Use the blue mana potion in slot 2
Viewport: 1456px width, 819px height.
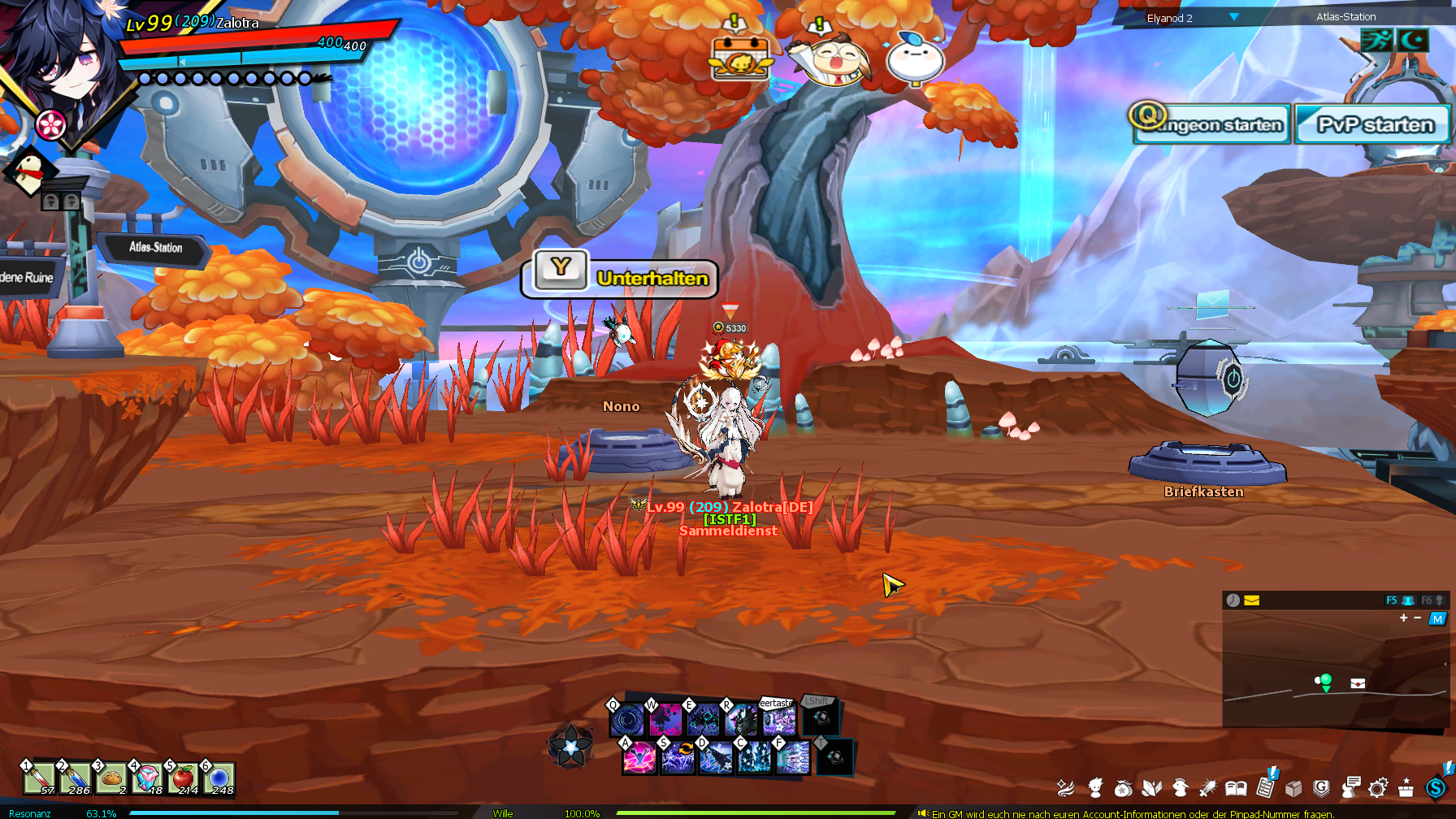click(74, 778)
